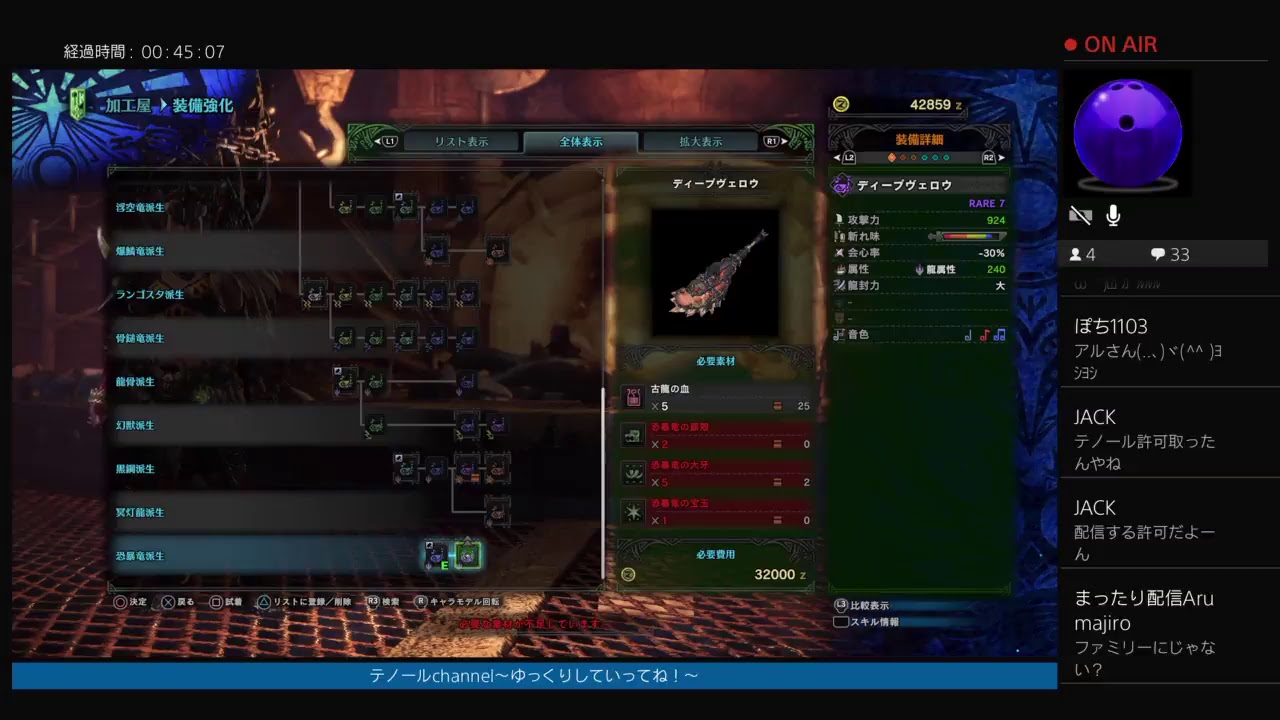Select the 恐暴竜の大牙 fang material icon

pyautogui.click(x=633, y=474)
